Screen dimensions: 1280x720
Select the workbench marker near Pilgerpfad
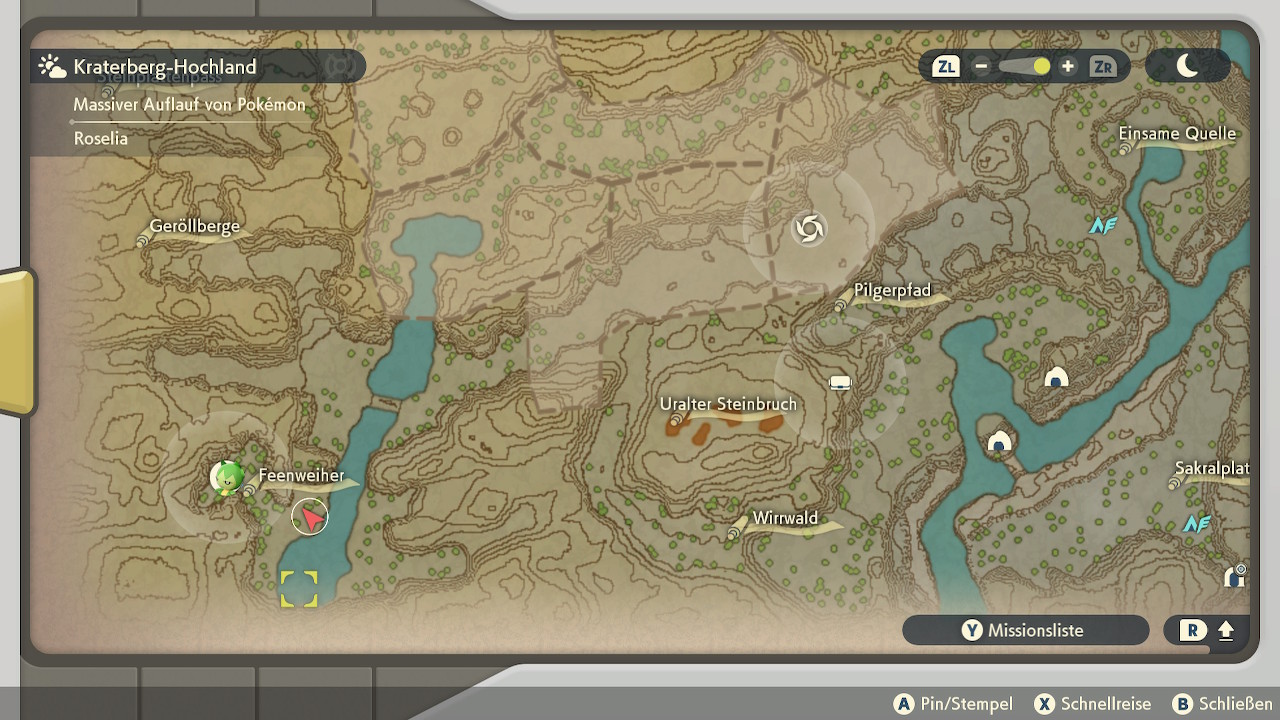point(840,382)
